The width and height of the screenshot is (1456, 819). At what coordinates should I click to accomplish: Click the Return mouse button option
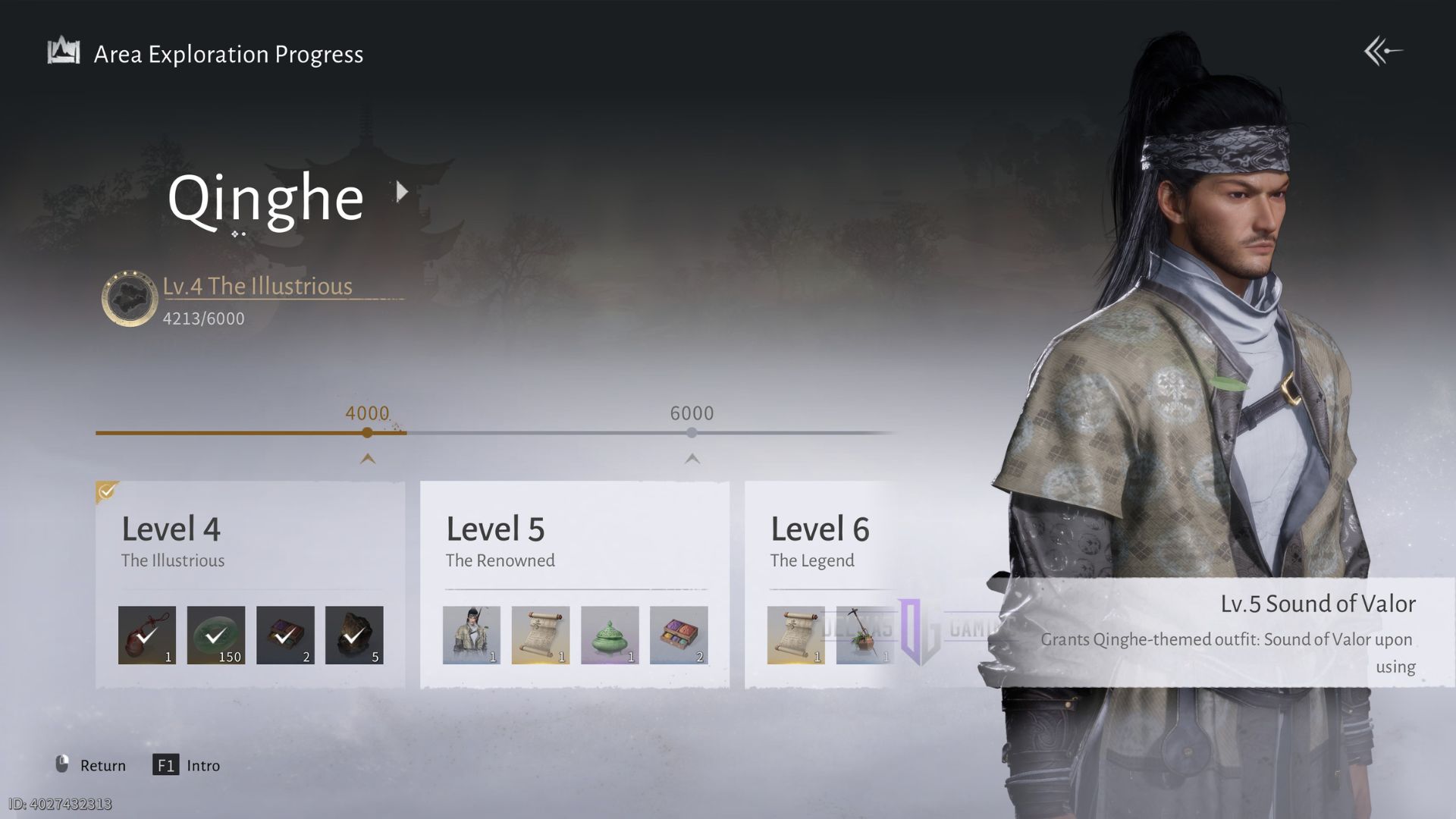91,765
